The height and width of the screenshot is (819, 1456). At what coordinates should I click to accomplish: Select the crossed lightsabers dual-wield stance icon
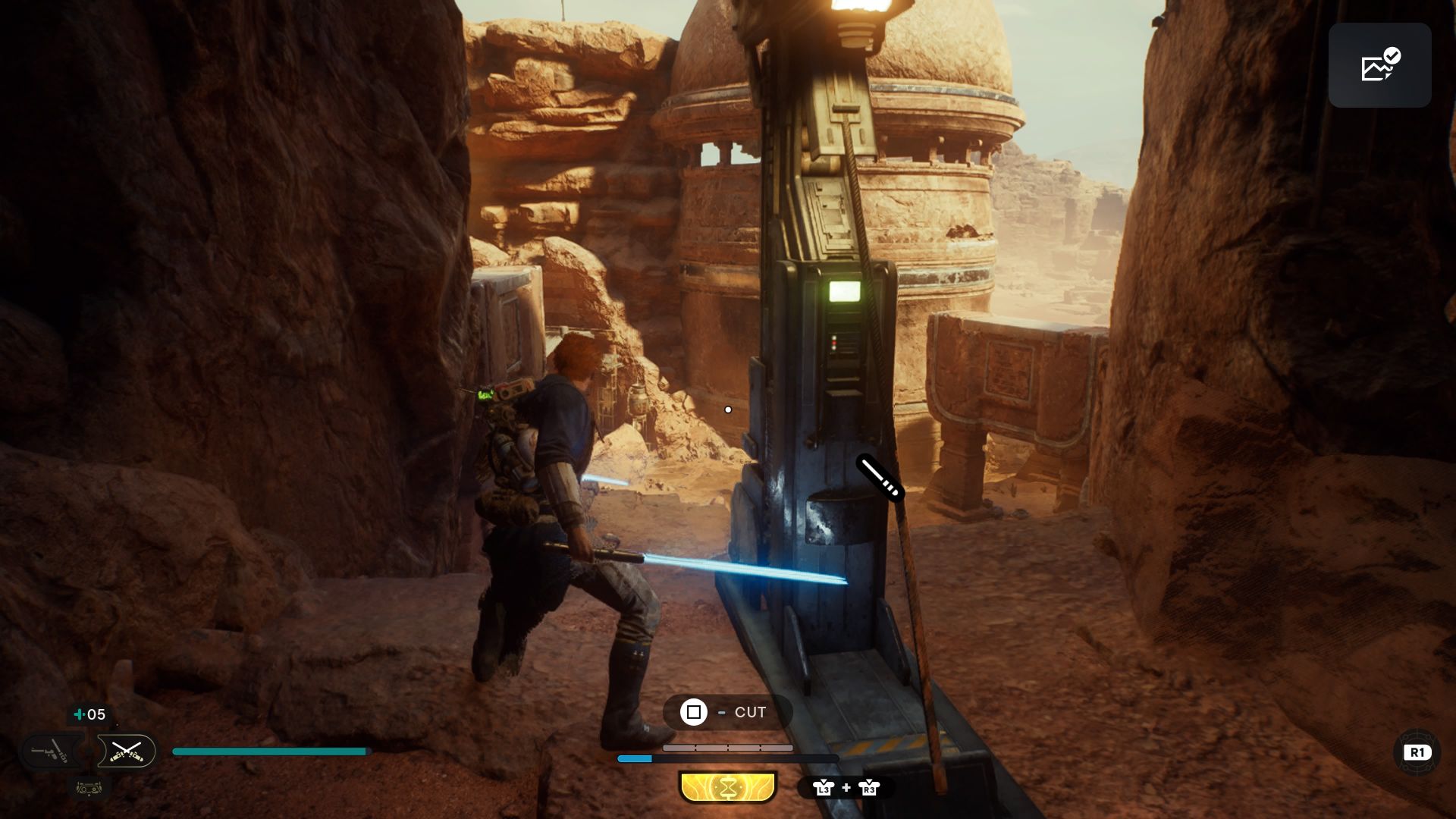coord(127,752)
